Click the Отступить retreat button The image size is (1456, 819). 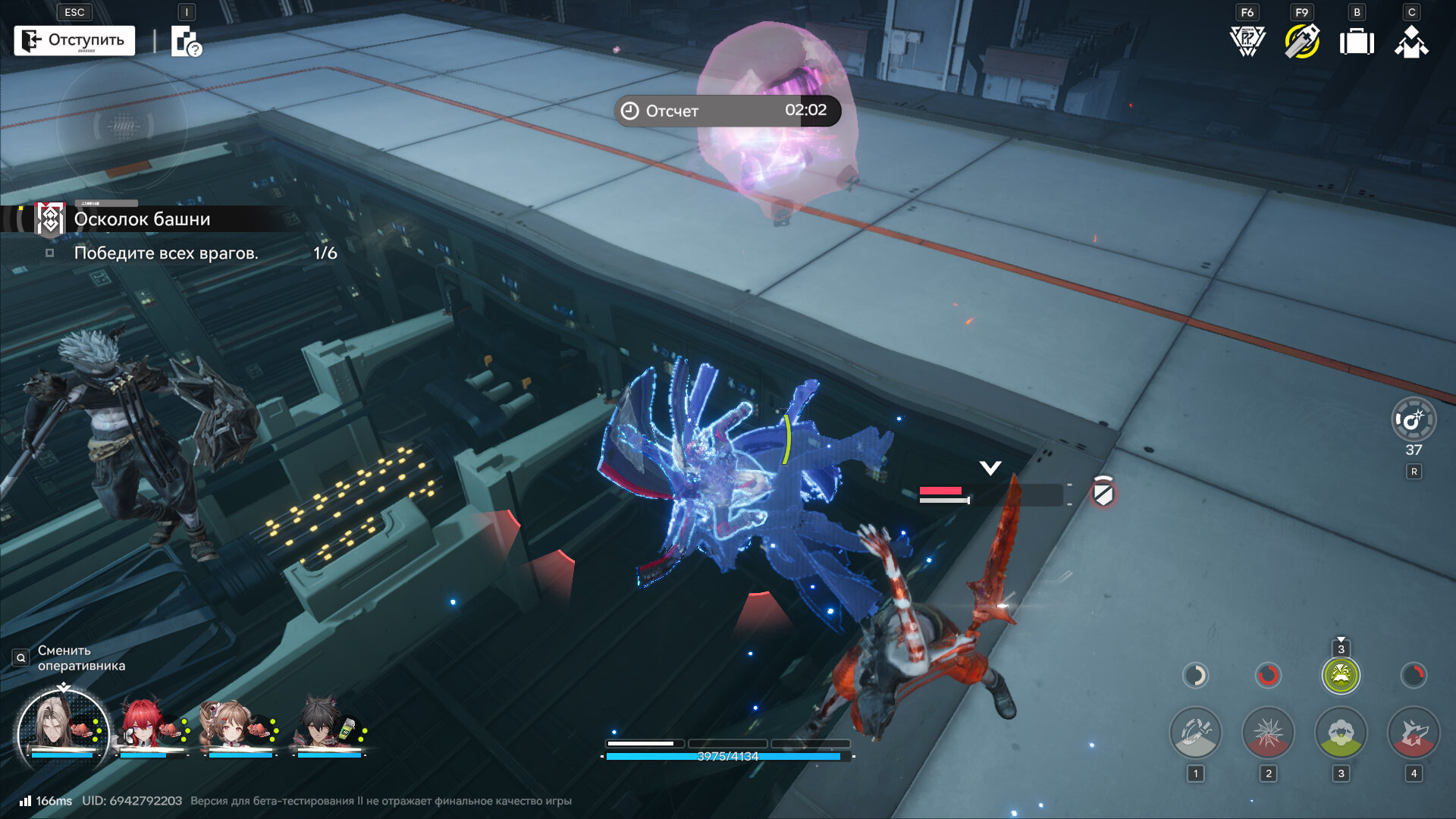pos(74,40)
